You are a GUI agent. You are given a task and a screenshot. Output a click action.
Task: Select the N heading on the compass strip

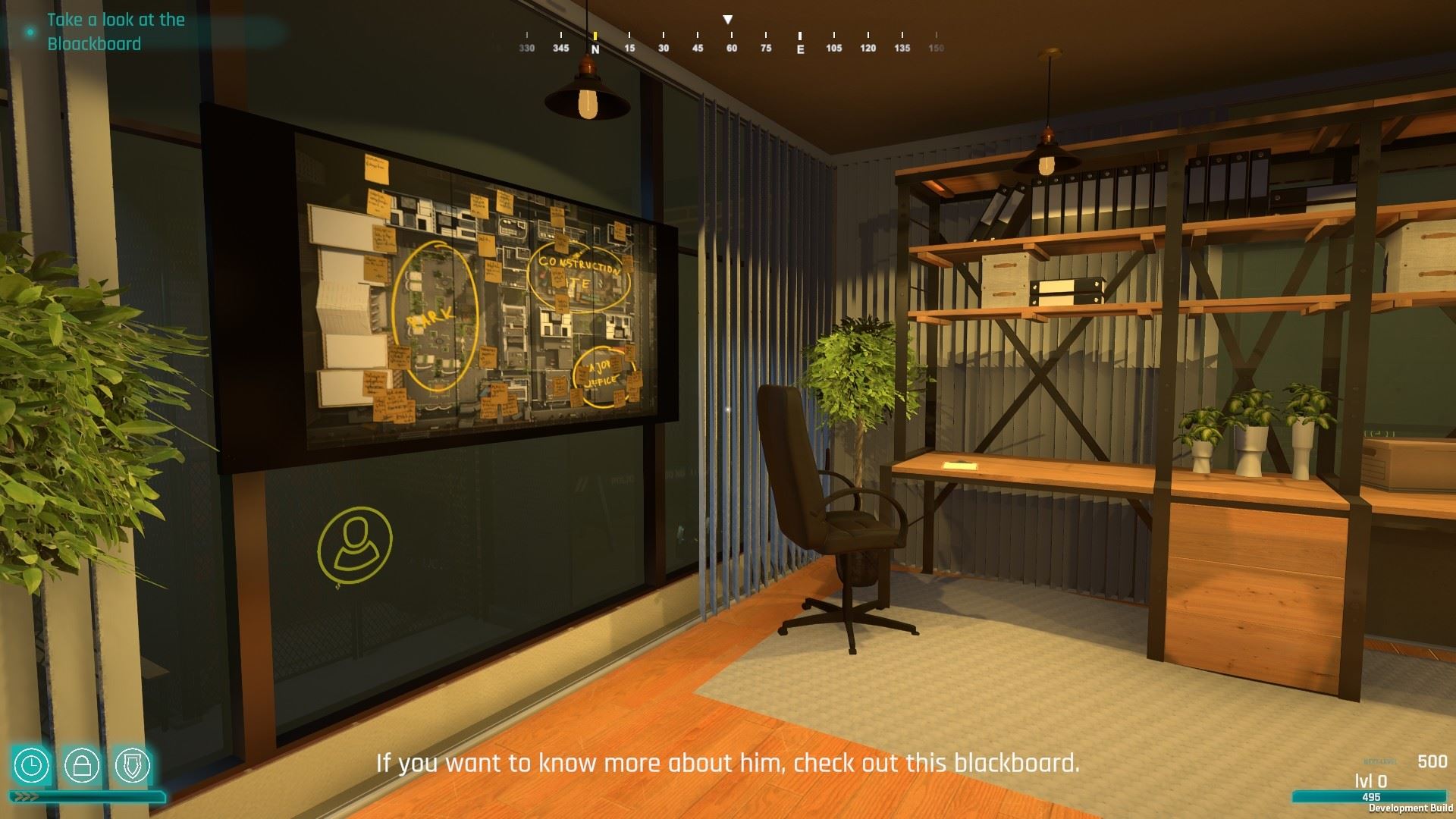tap(596, 47)
